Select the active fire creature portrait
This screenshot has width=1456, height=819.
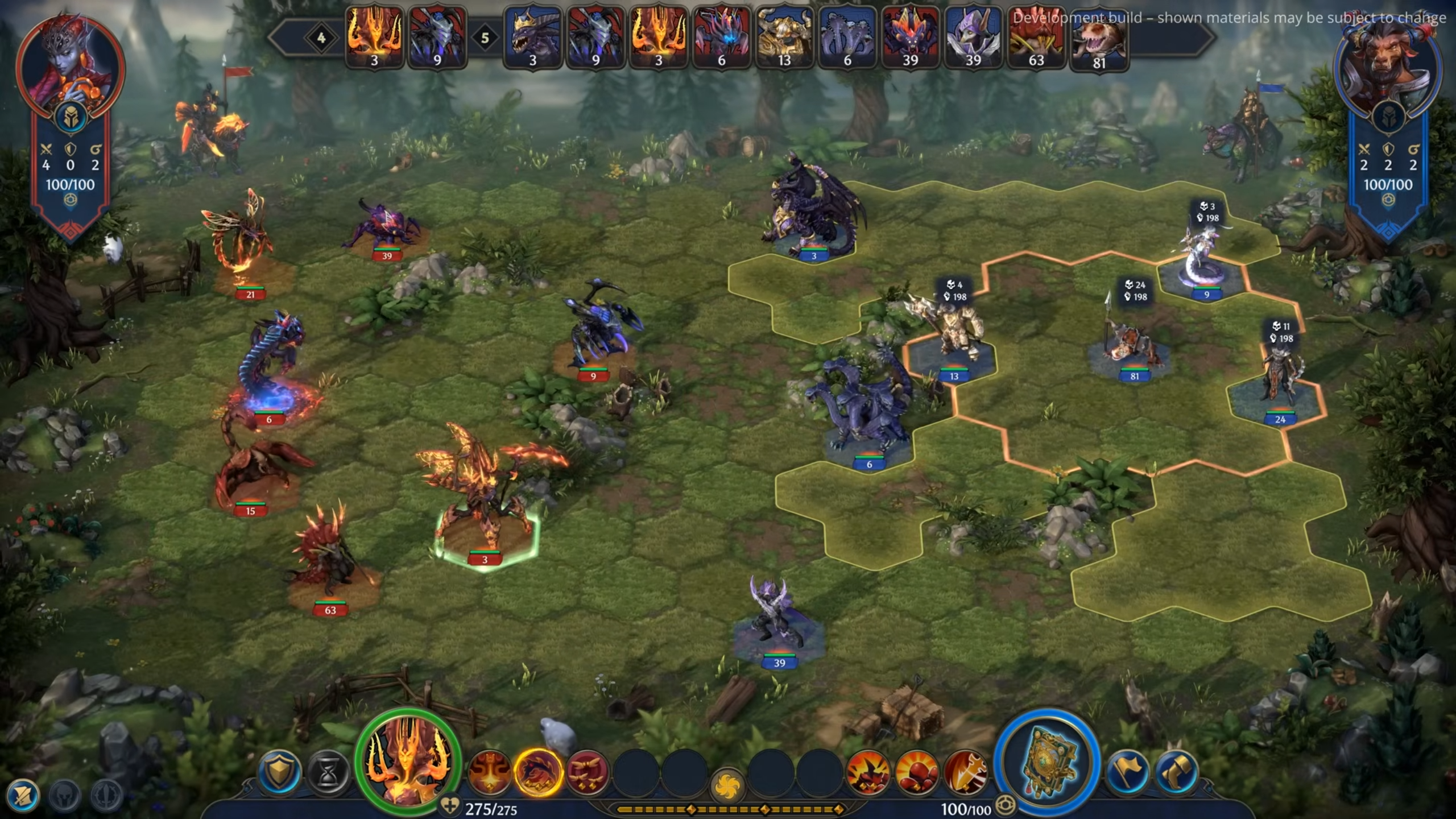coord(408,760)
